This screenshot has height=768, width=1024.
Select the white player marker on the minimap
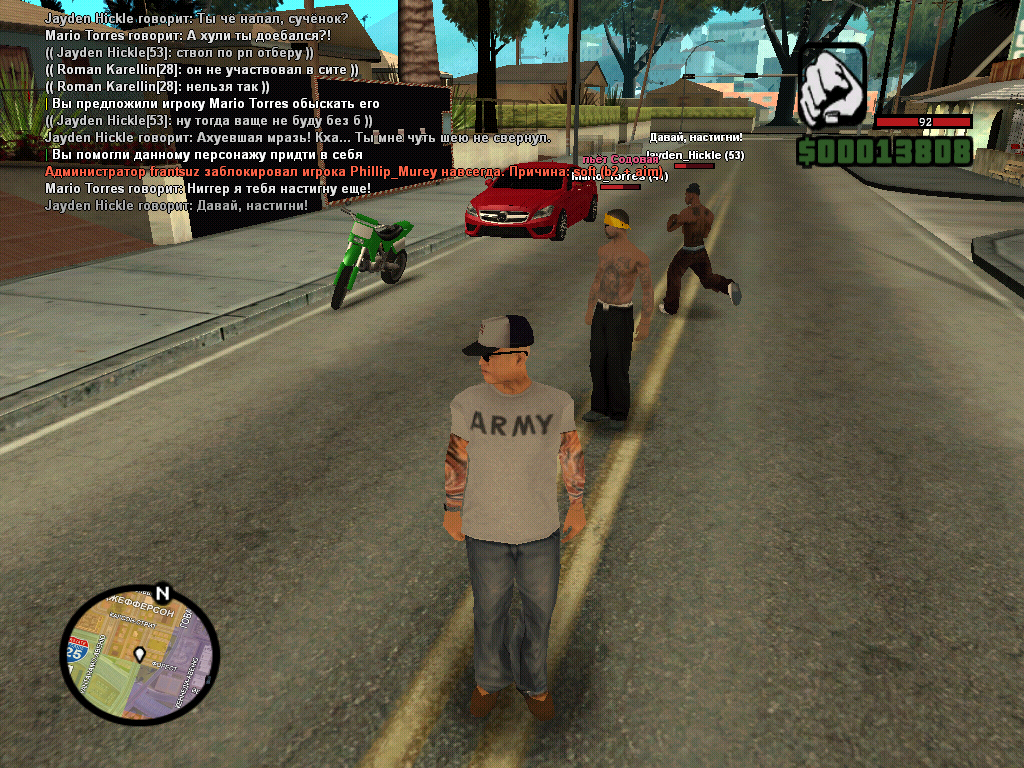point(141,654)
